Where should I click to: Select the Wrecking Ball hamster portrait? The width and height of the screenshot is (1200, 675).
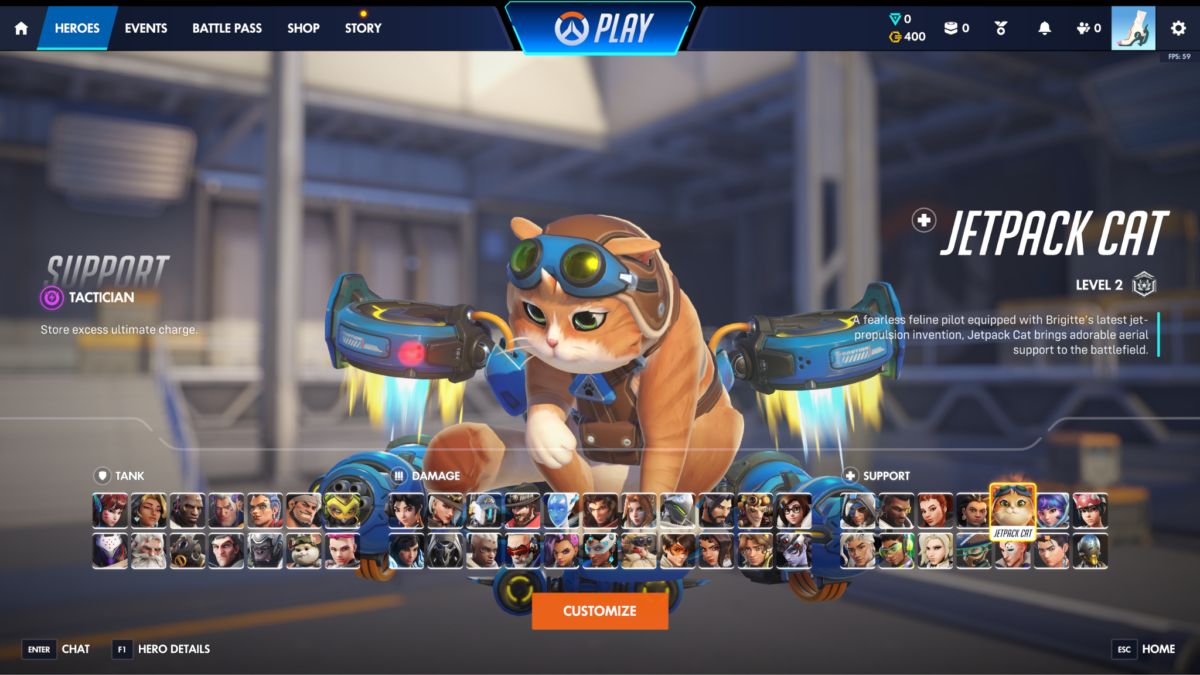tap(304, 550)
